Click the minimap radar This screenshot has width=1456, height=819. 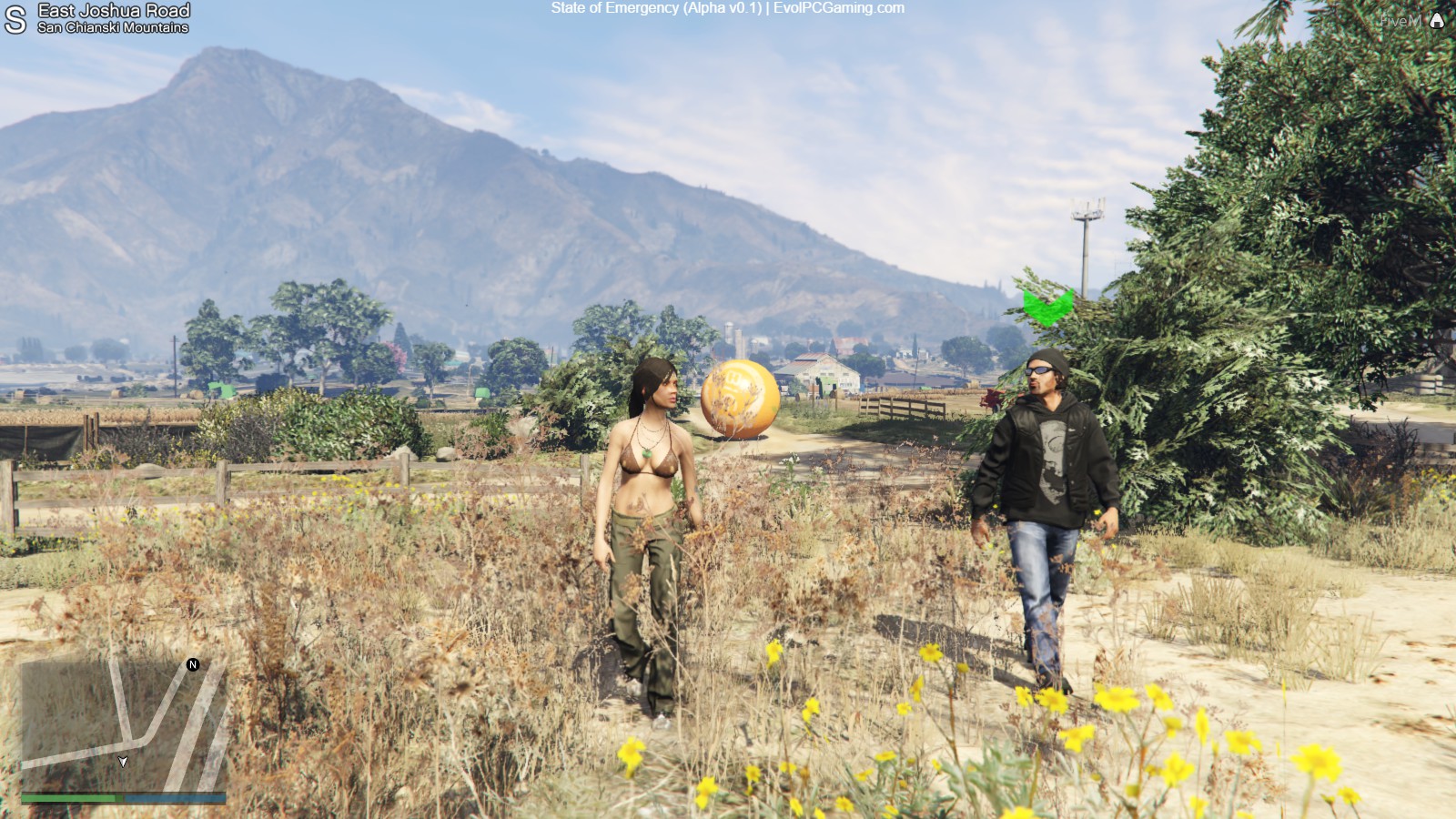point(123,724)
